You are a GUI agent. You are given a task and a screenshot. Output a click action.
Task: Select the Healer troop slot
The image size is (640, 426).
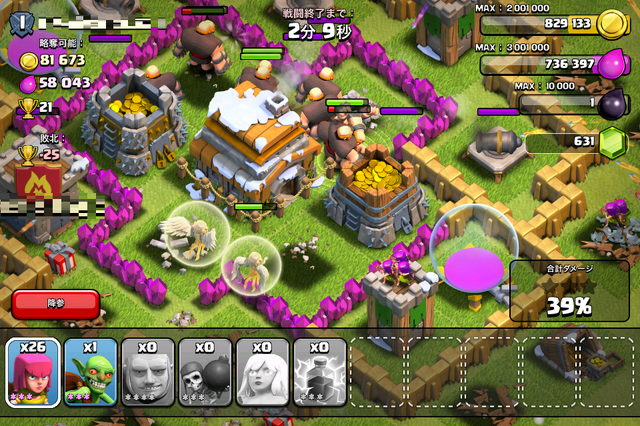coord(262,371)
